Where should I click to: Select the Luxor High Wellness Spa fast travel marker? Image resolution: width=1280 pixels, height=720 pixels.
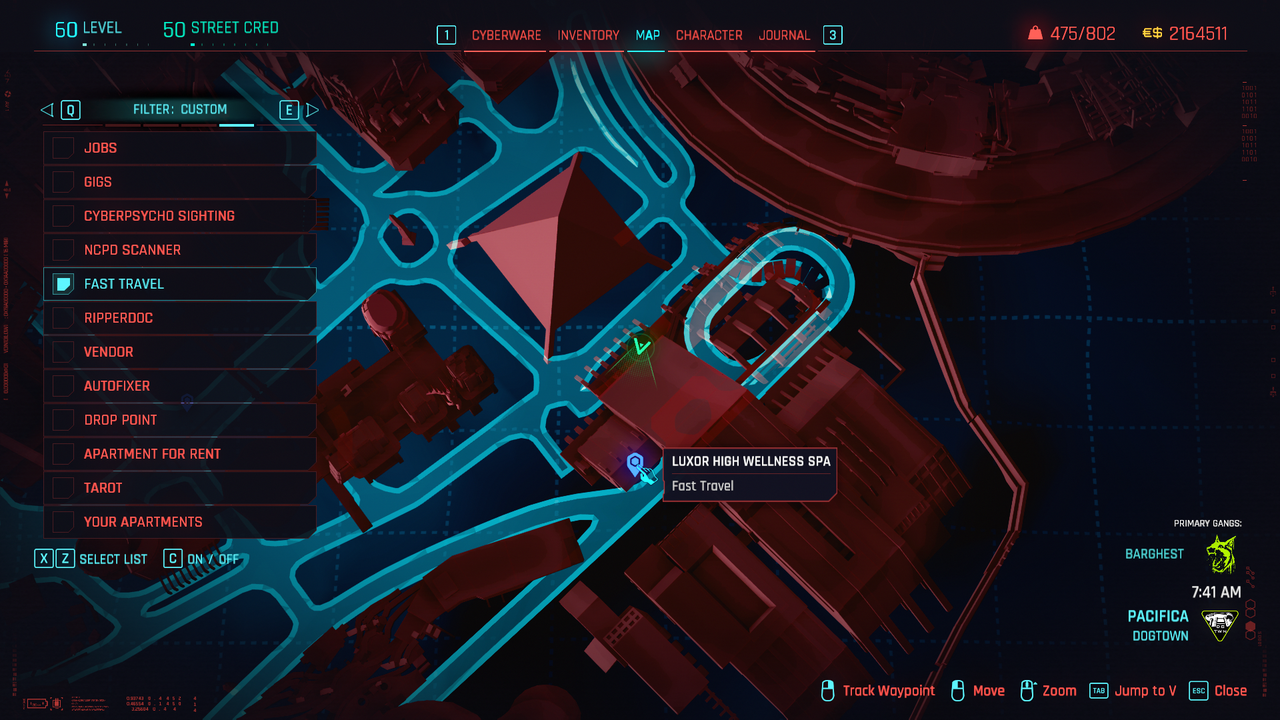[634, 463]
